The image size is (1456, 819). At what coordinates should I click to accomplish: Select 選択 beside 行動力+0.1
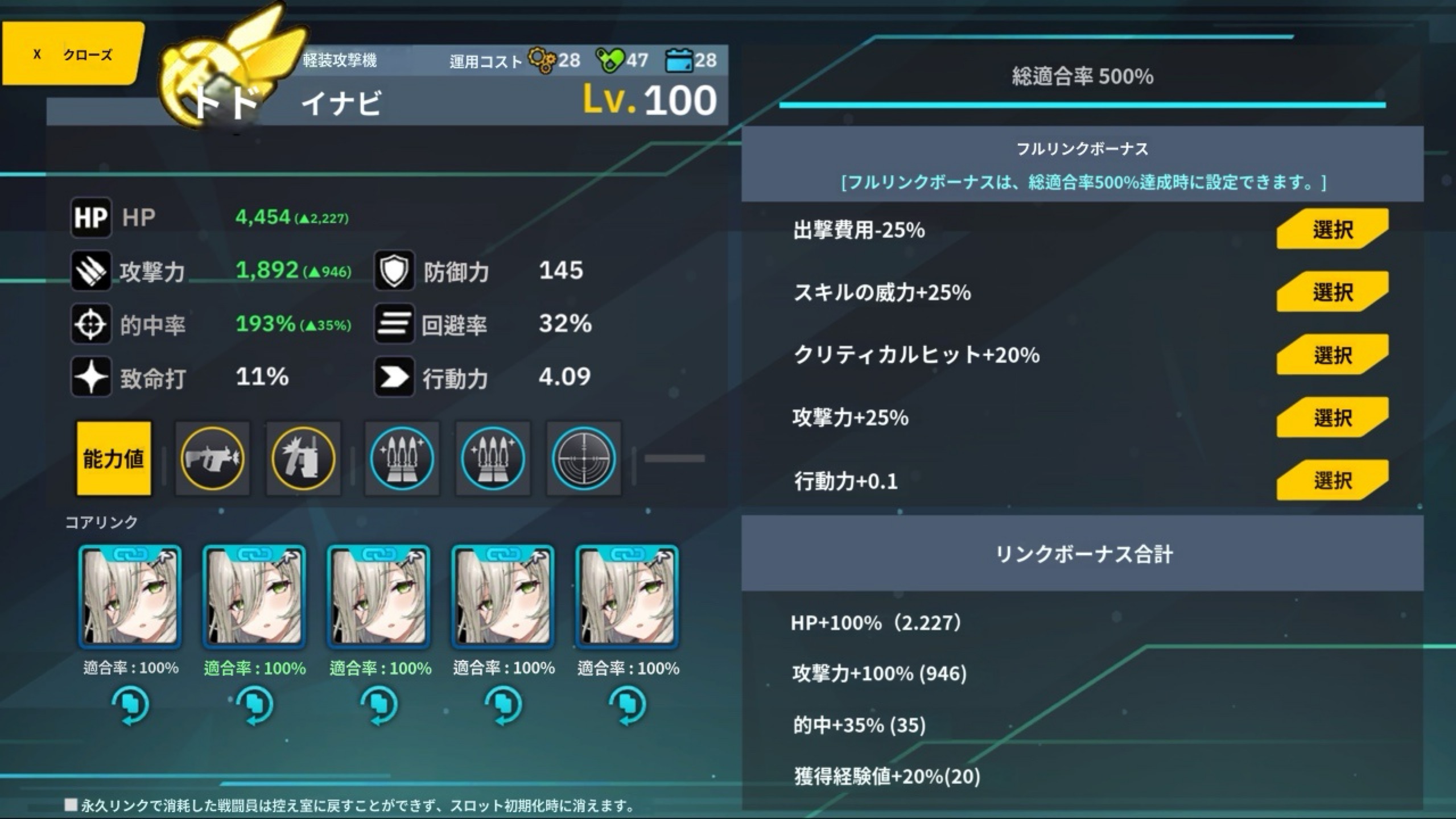1332,481
